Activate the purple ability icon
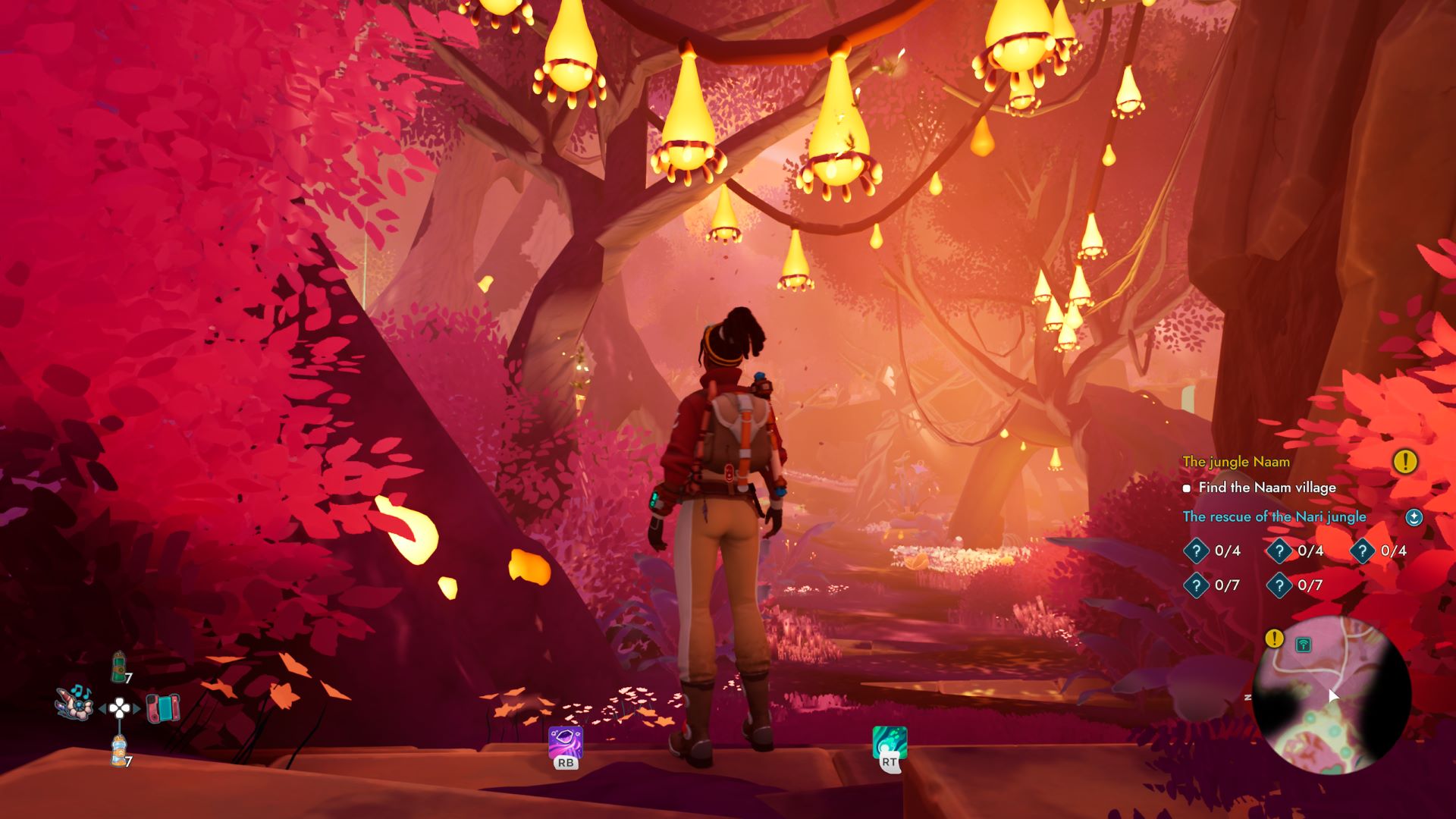 pos(566,742)
